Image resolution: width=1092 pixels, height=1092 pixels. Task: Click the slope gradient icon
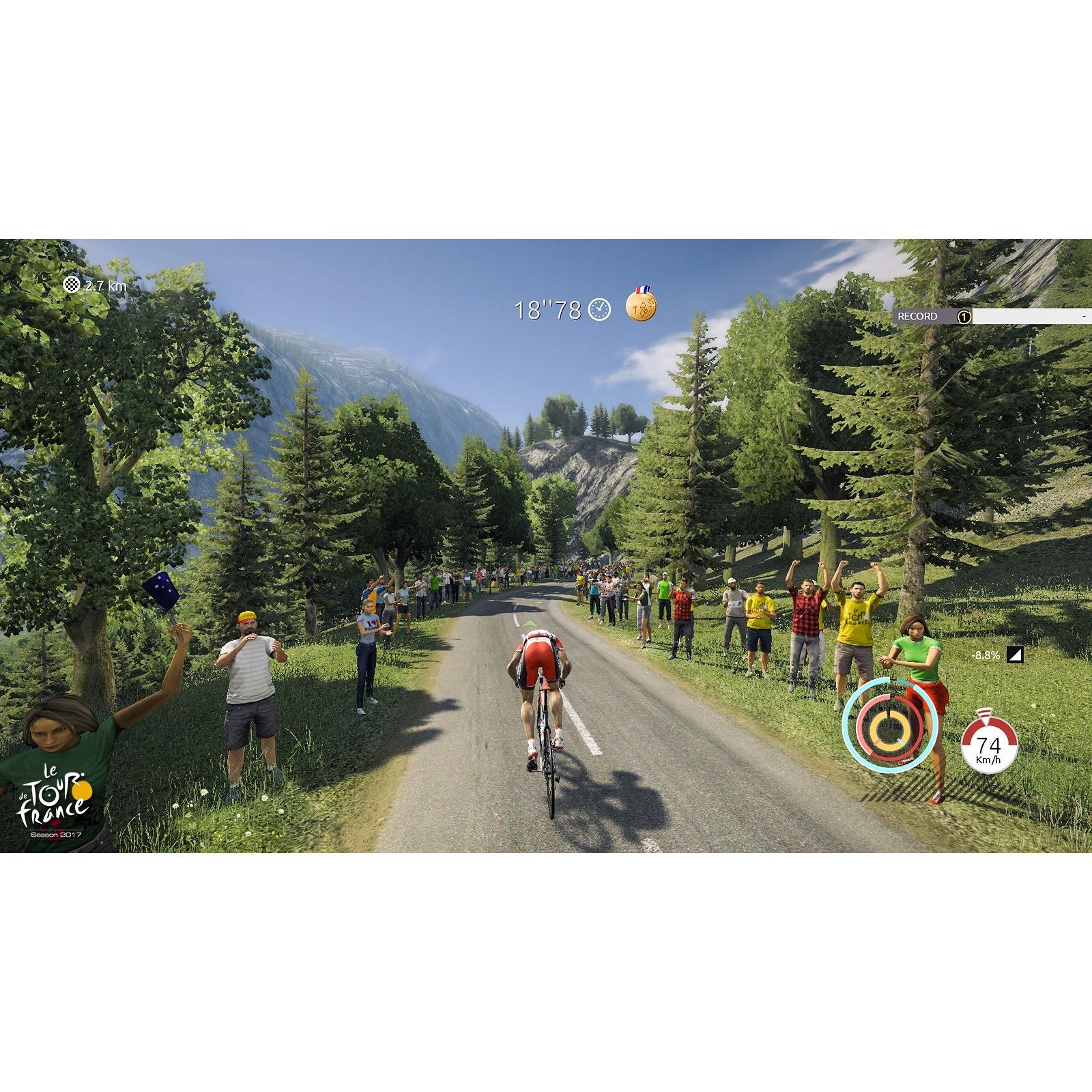(1016, 656)
